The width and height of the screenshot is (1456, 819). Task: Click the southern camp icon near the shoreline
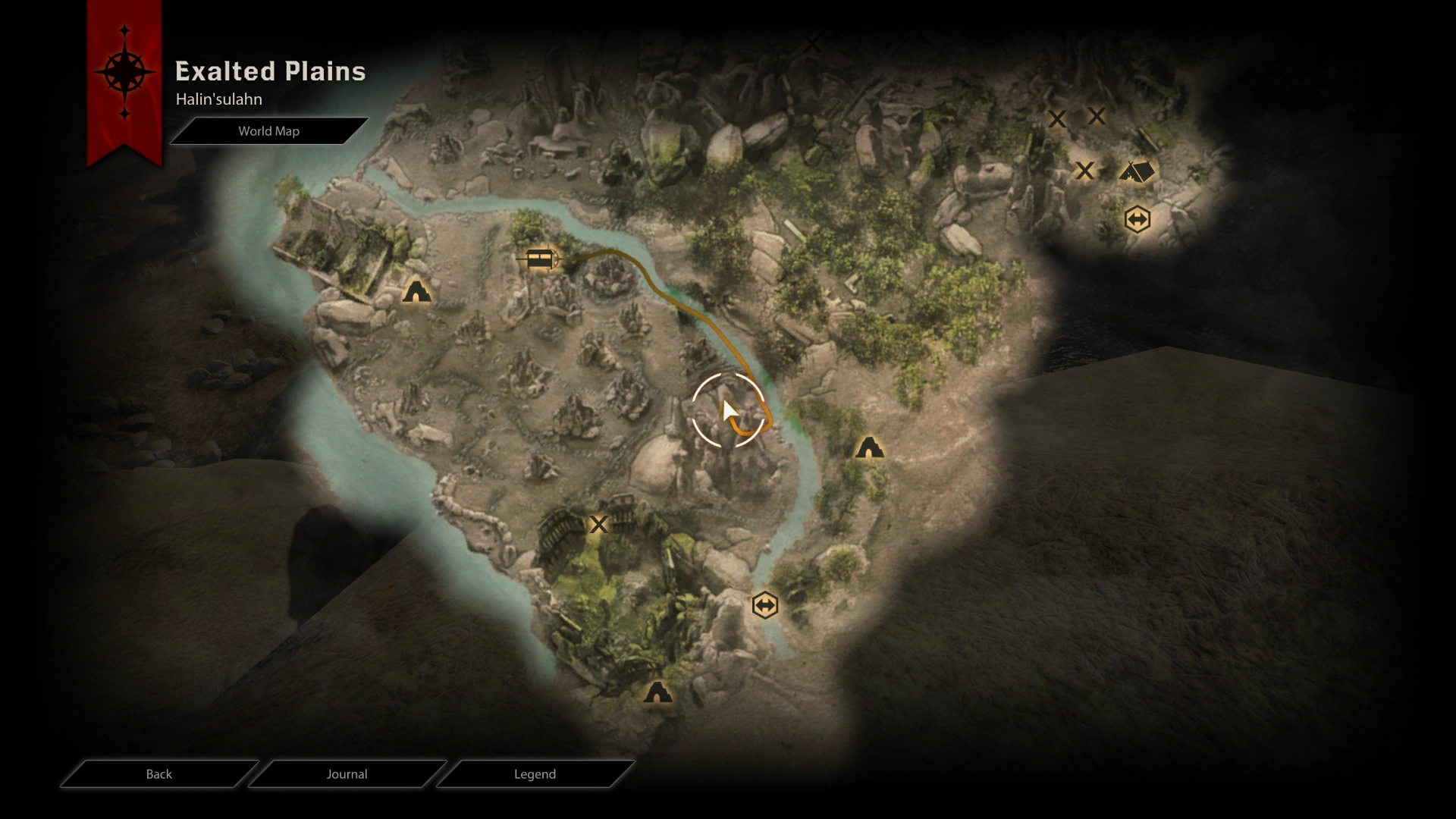(658, 692)
